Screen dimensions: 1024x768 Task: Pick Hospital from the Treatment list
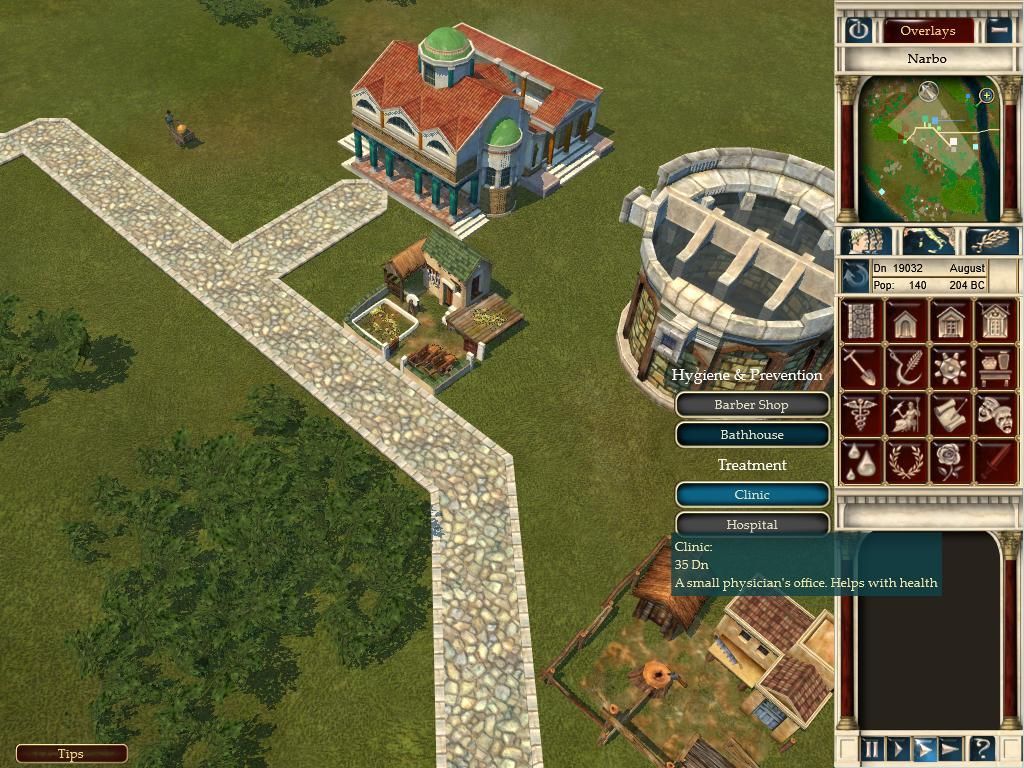(x=752, y=524)
